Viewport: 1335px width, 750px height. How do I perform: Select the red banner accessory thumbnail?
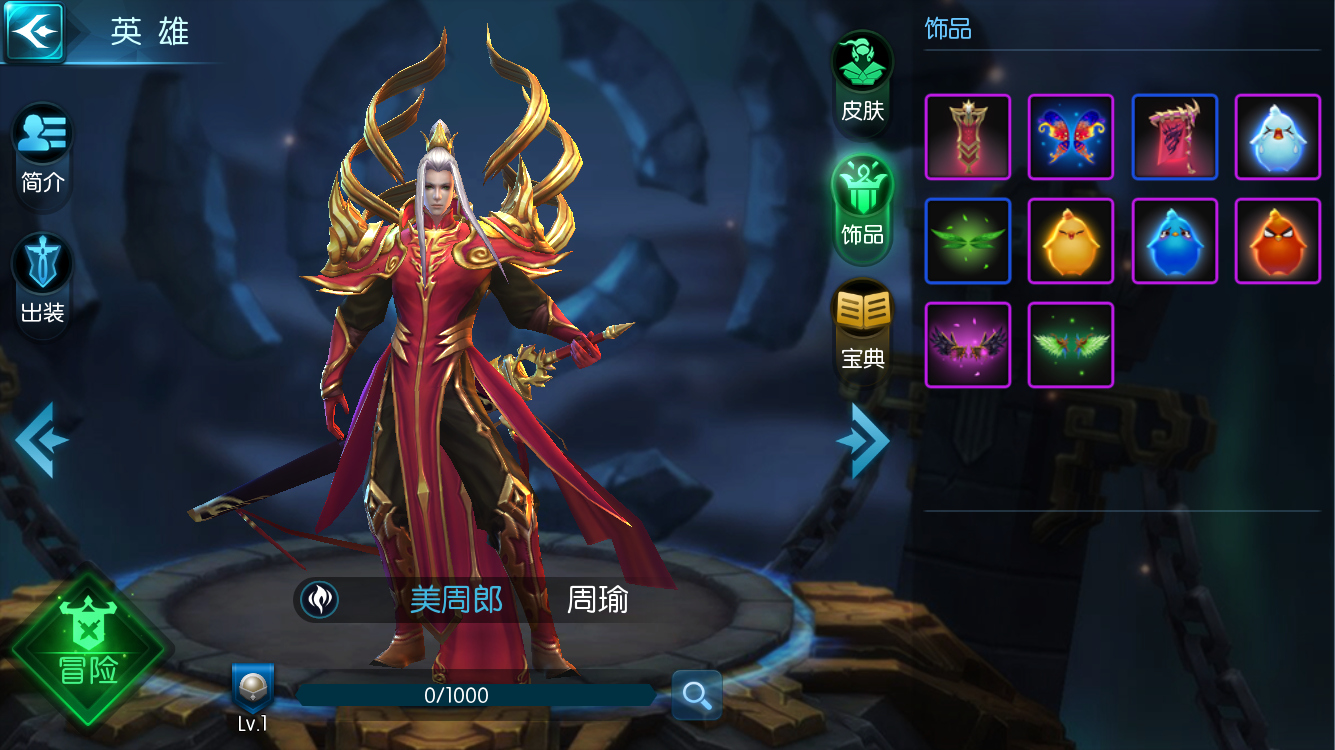pos(967,136)
